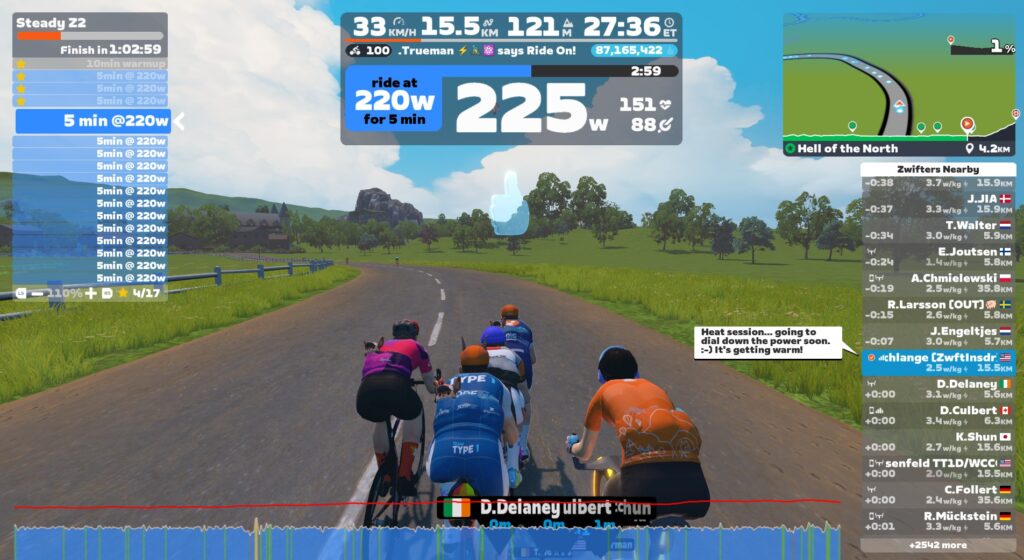Screen dimensions: 1024x560
Task: Increase workout intensity with the plus button
Action: tap(91, 294)
